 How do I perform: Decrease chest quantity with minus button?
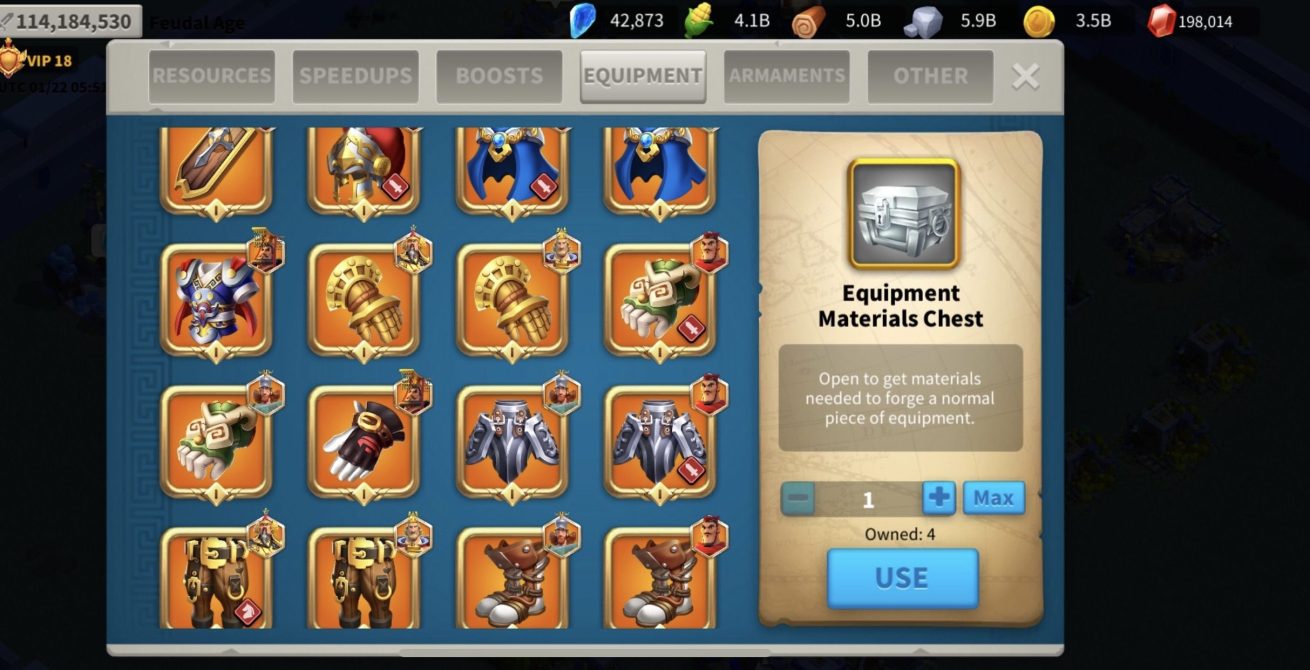[x=798, y=498]
